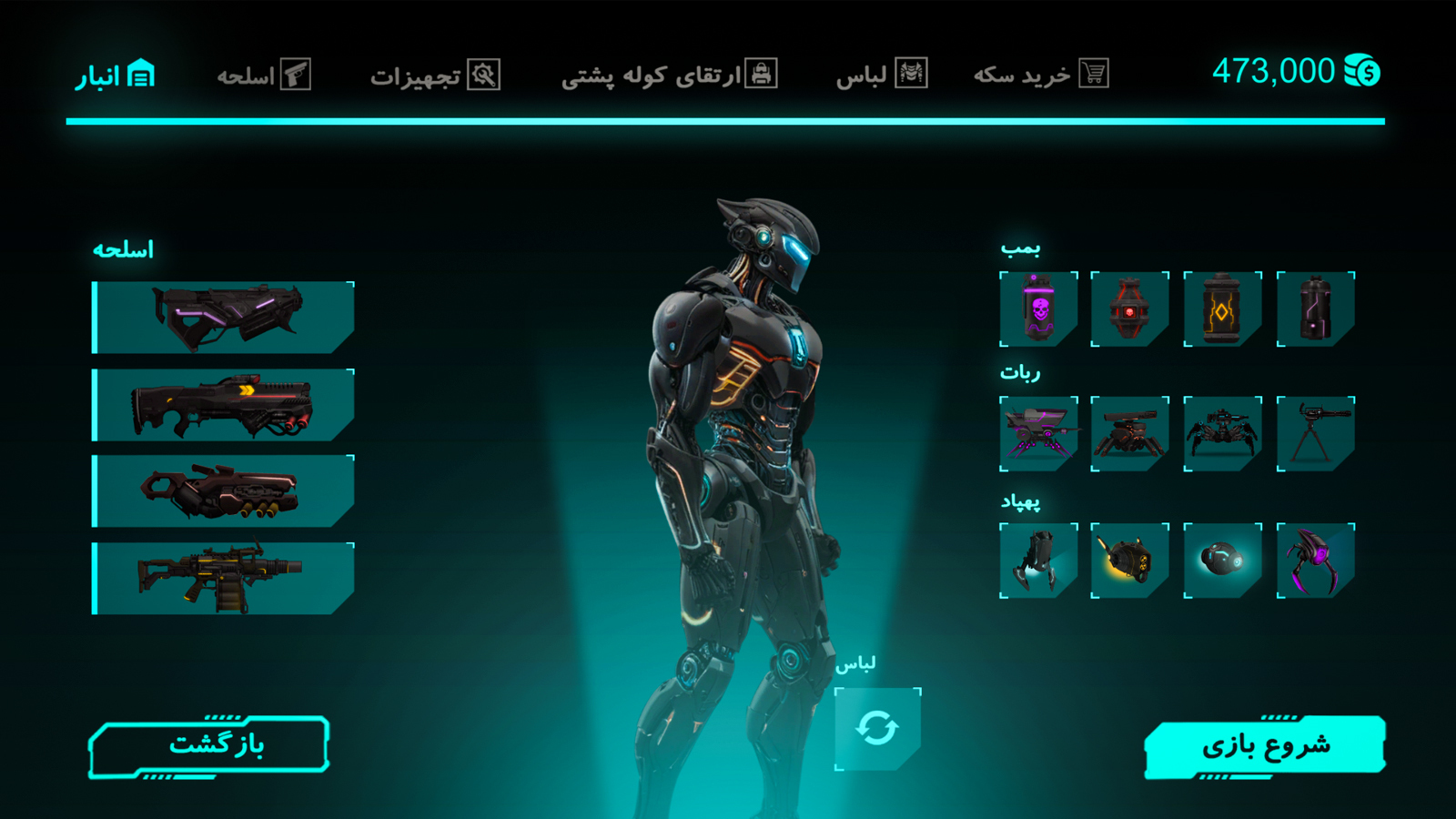Viewport: 1456px width, 819px height.
Task: Pick the orange diamond canister bomb
Action: (x=1222, y=309)
